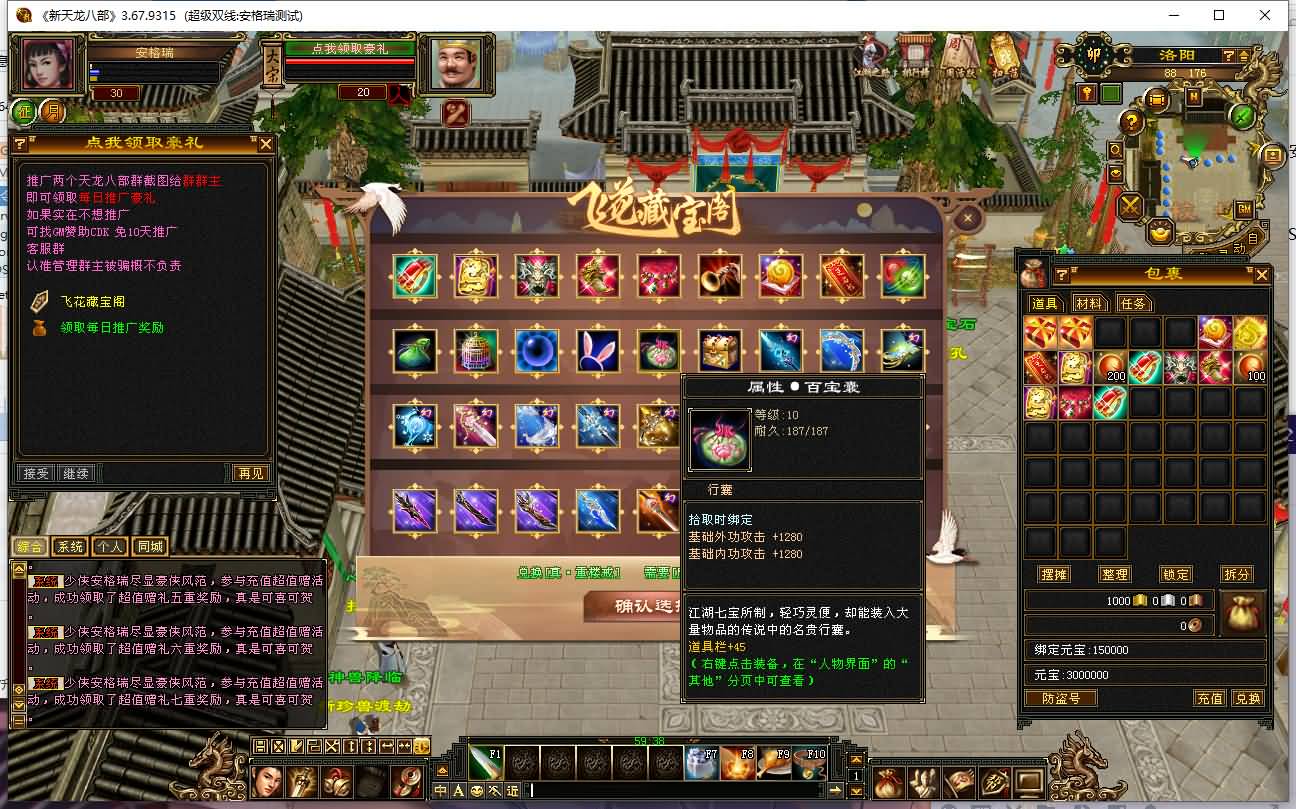Screen dimensions: 1296x809
Task: Switch to the 同城 chat channel tab
Action: (x=150, y=547)
